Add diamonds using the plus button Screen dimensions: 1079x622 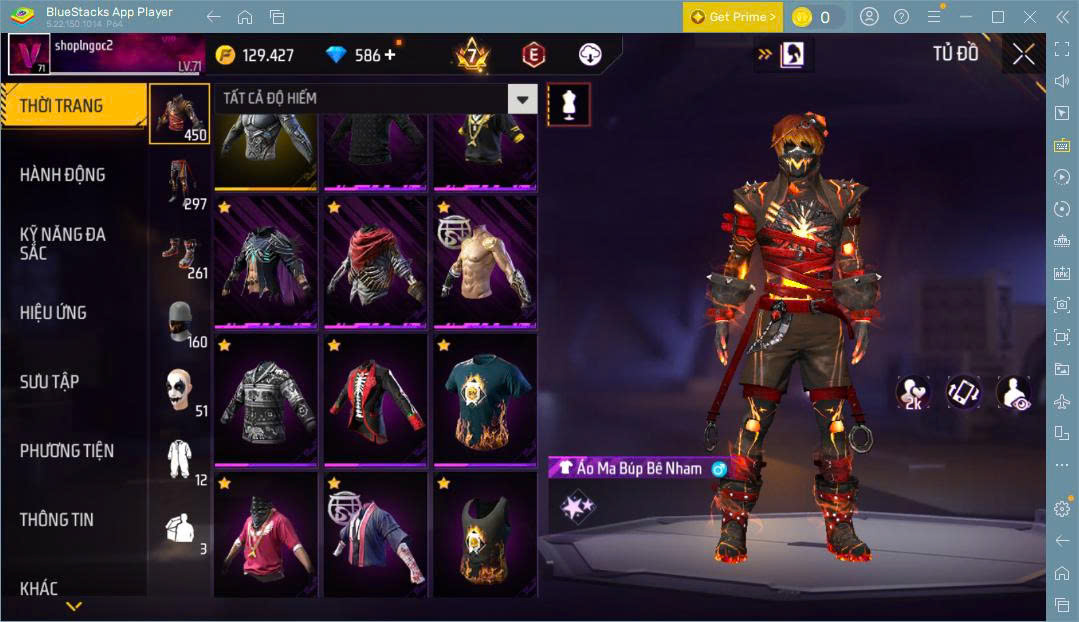(389, 55)
